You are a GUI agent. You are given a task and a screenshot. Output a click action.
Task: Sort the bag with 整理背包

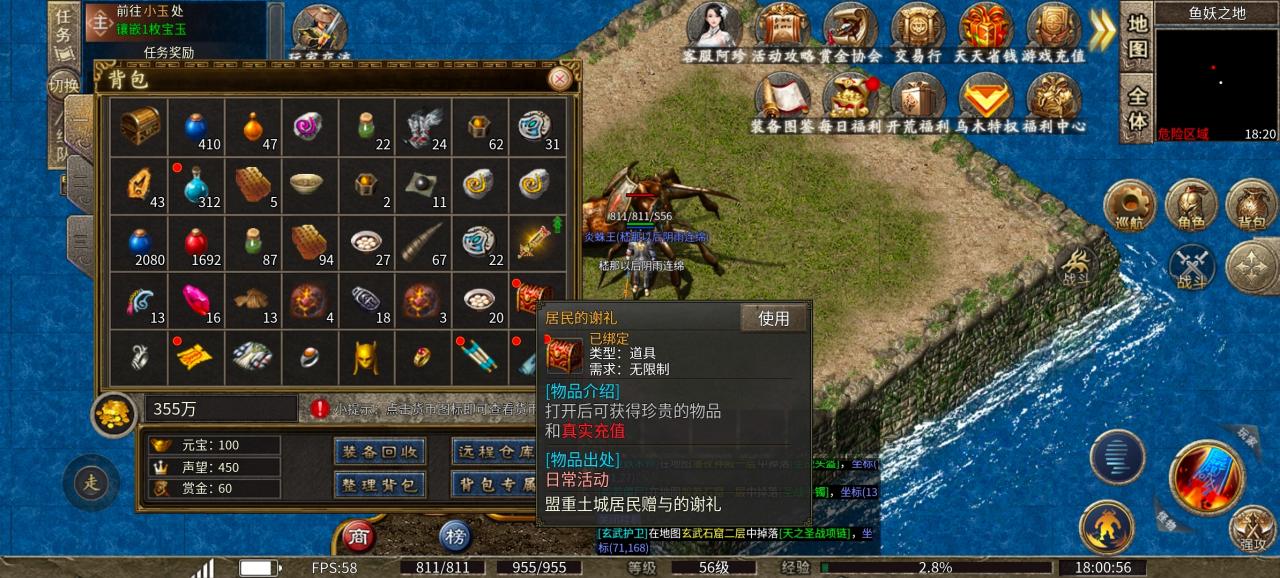379,485
